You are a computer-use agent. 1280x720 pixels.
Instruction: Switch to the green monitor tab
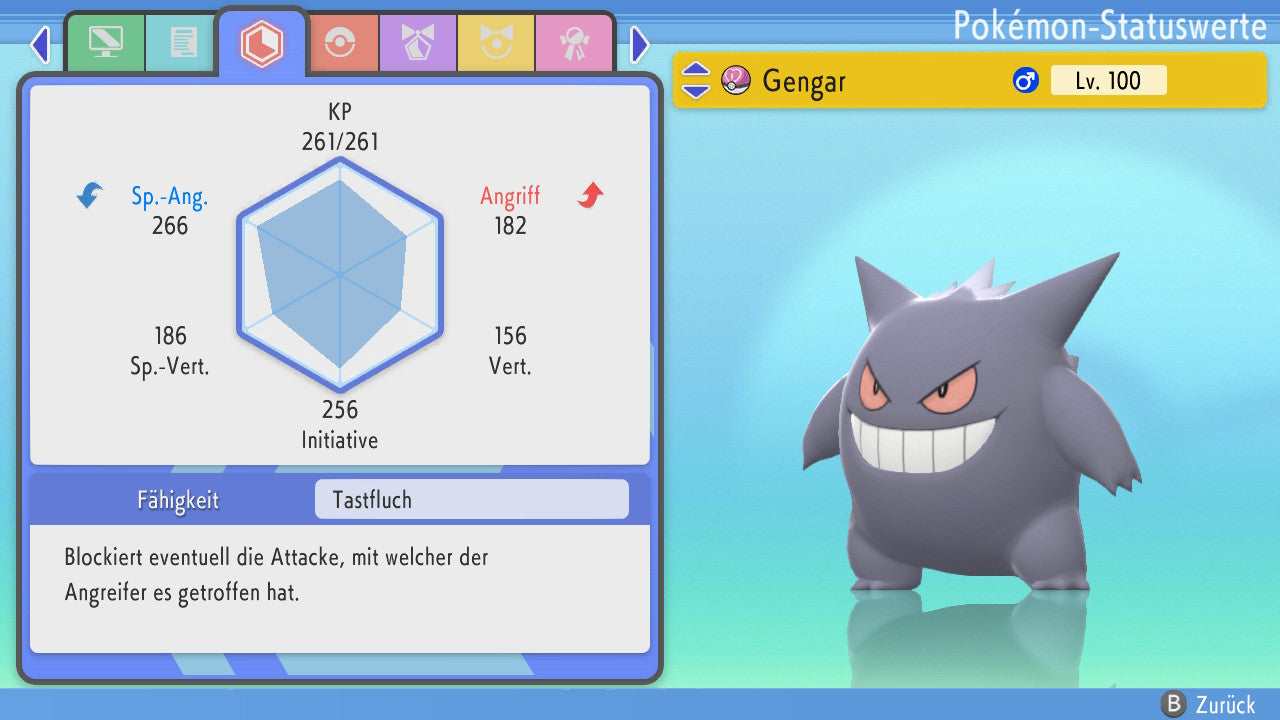(x=105, y=43)
